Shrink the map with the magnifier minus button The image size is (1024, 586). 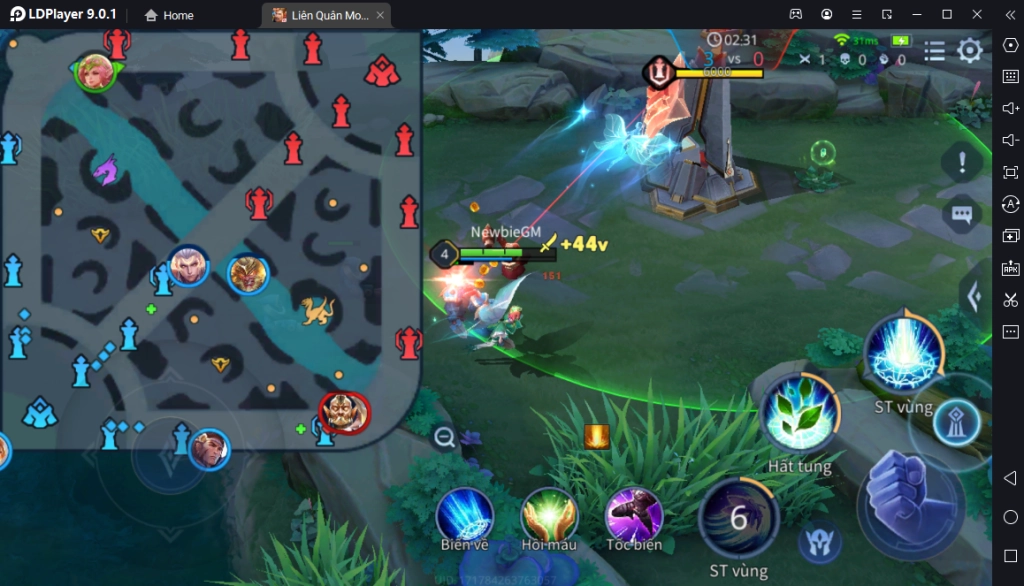[x=444, y=436]
